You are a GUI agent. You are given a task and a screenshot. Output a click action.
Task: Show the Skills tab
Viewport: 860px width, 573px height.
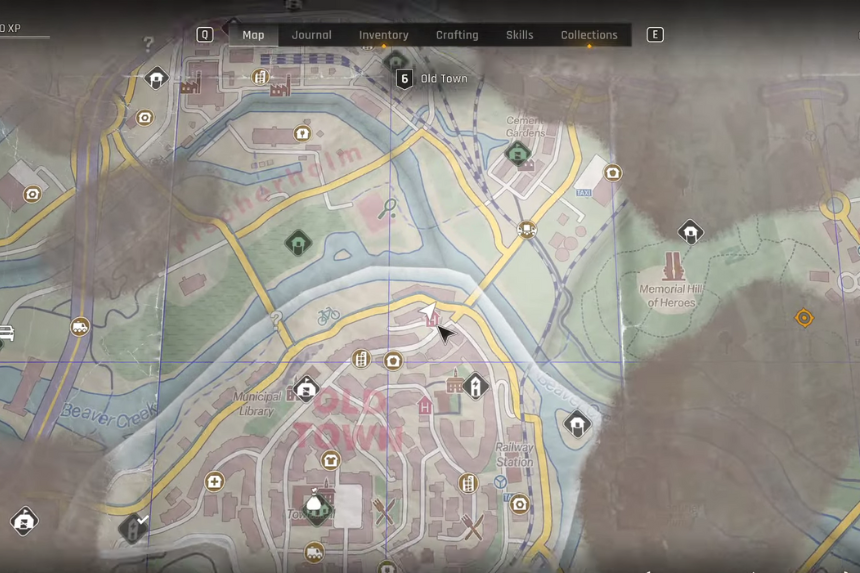point(519,35)
